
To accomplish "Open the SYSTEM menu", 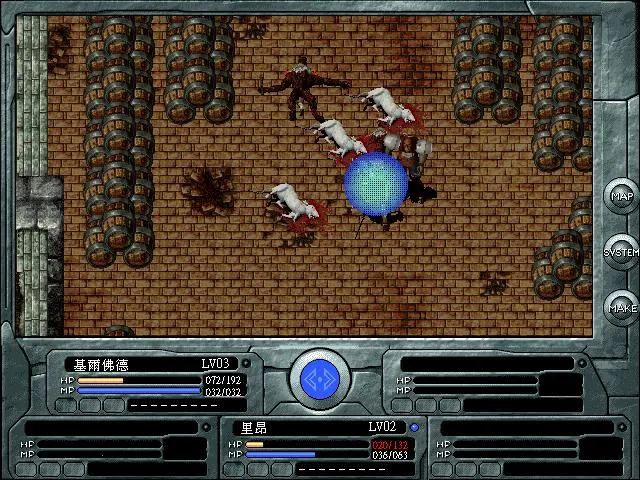I will pos(621,252).
